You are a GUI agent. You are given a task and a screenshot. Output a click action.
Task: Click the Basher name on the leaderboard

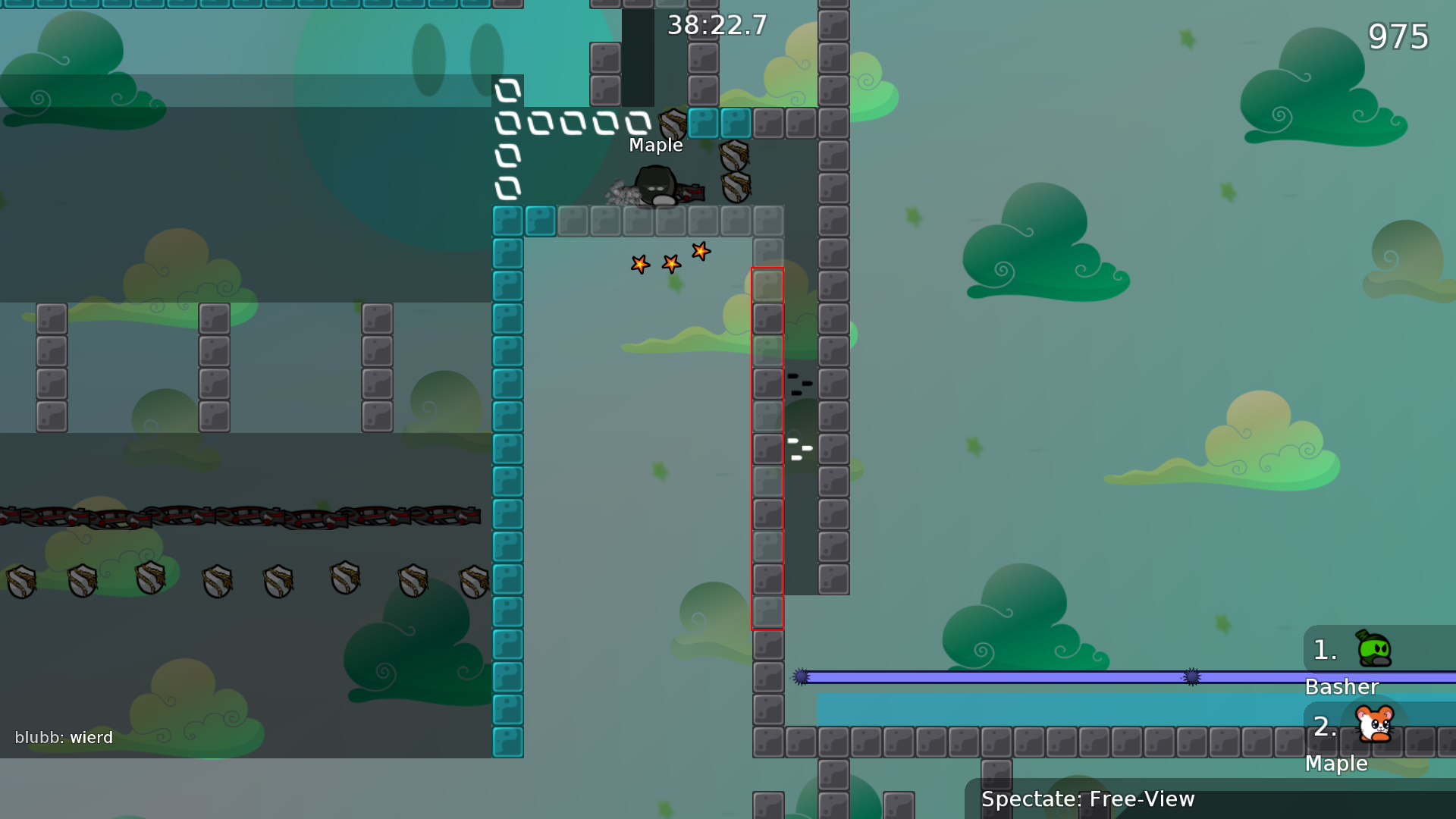tap(1341, 687)
